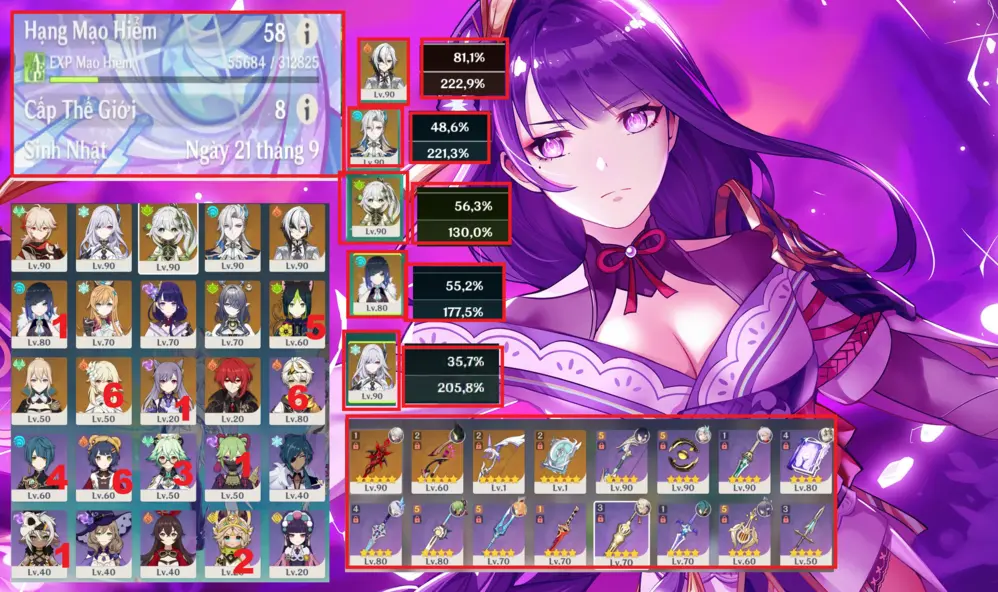
Task: Select the Yelan portrait beside the 55,2% stats
Action: [x=378, y=284]
